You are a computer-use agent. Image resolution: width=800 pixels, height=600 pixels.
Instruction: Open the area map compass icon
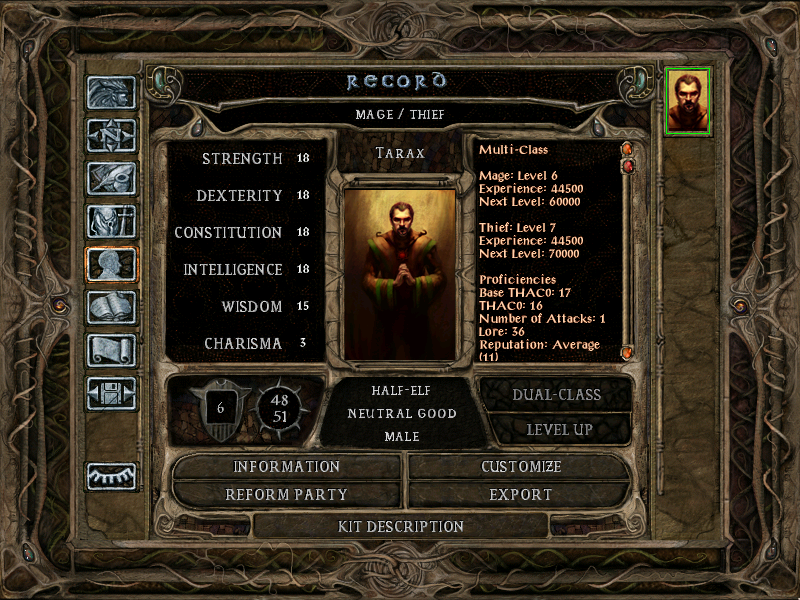pos(111,135)
